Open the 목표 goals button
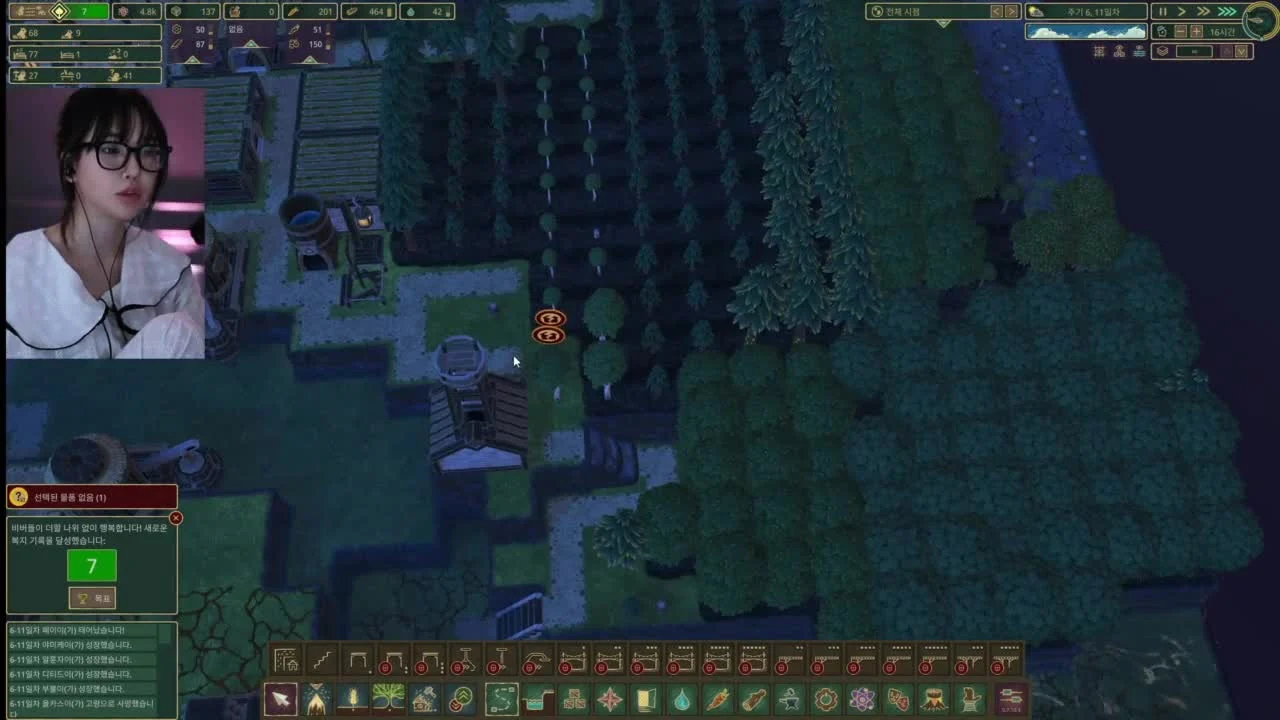 [92, 598]
